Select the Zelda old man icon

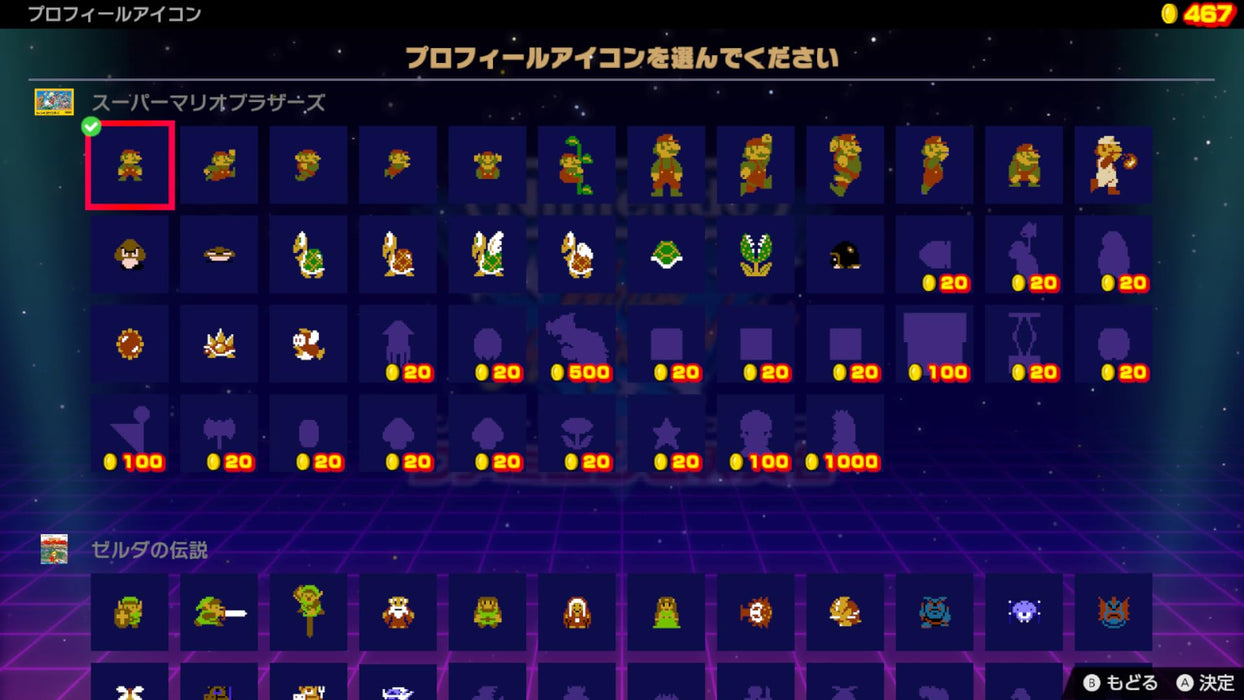(x=398, y=612)
